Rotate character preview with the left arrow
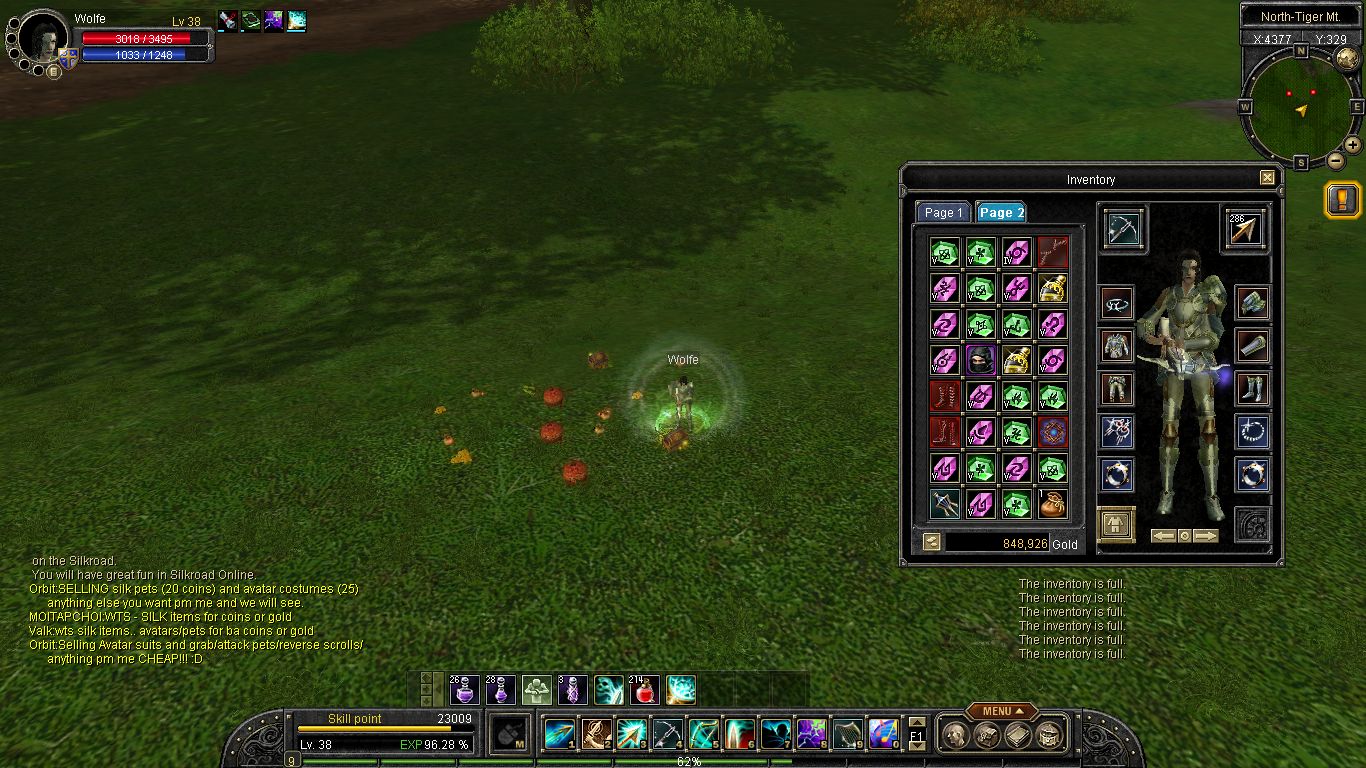Viewport: 1366px width, 768px height. coord(1163,536)
